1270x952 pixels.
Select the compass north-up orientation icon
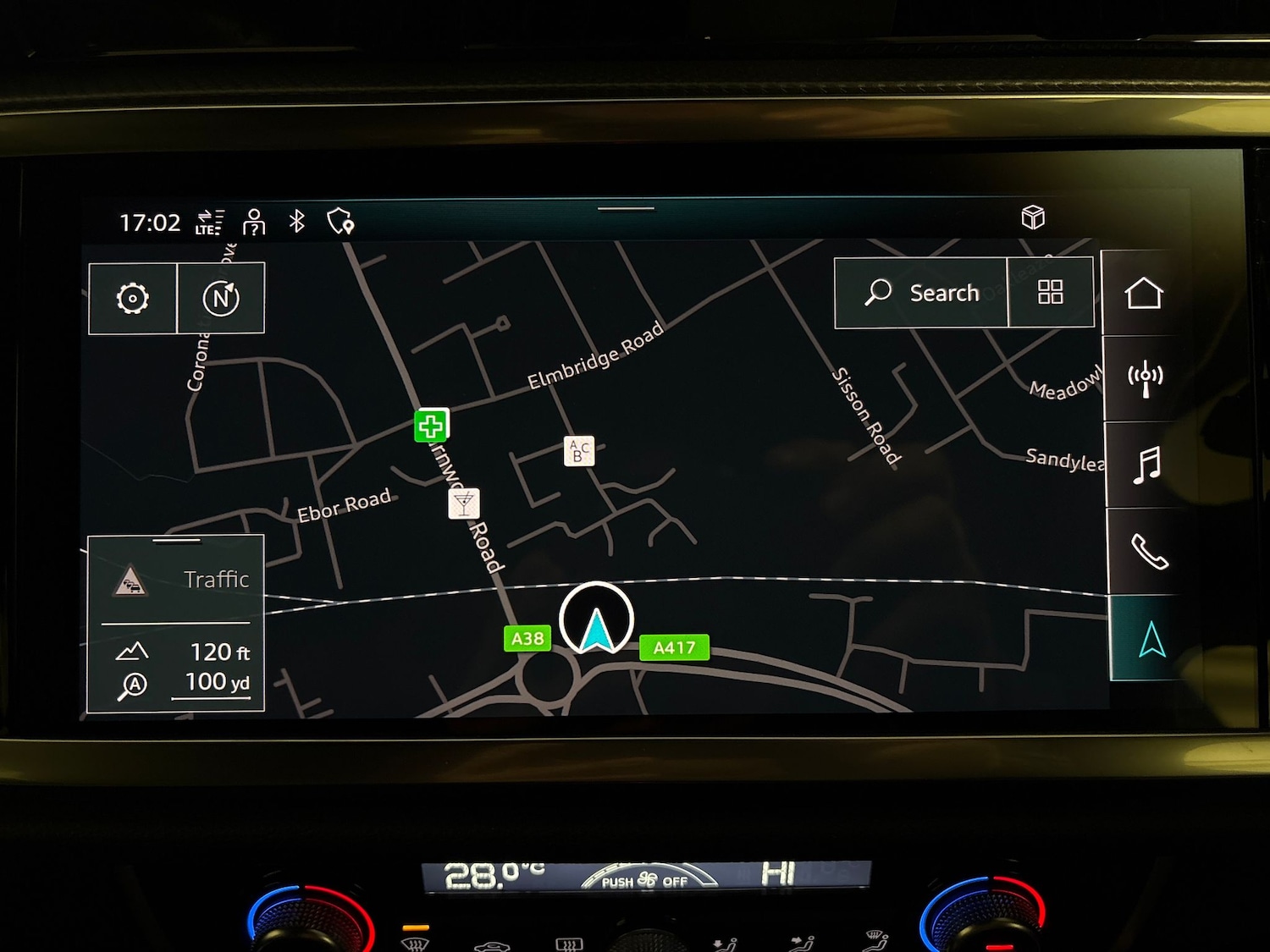coord(222,299)
